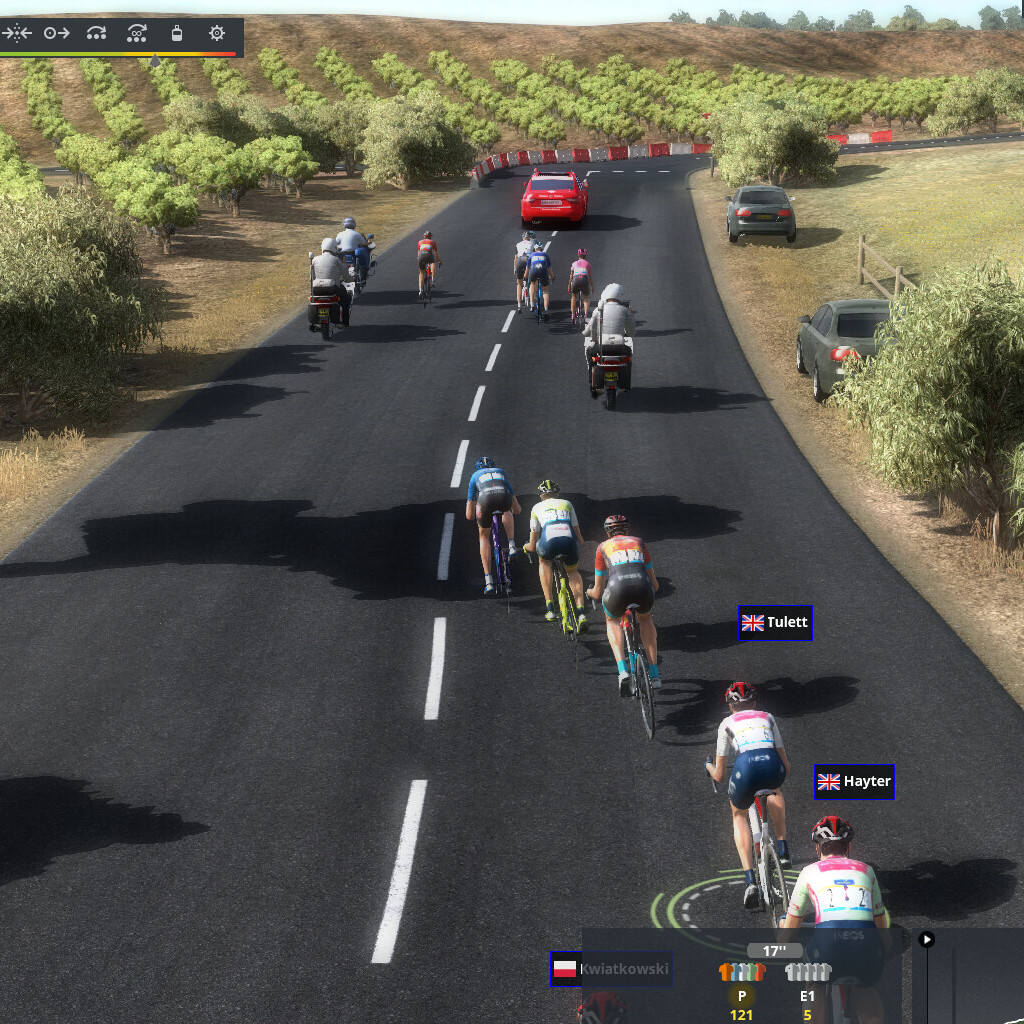
Task: Click the converging arrows regroup icon
Action: click(x=16, y=33)
